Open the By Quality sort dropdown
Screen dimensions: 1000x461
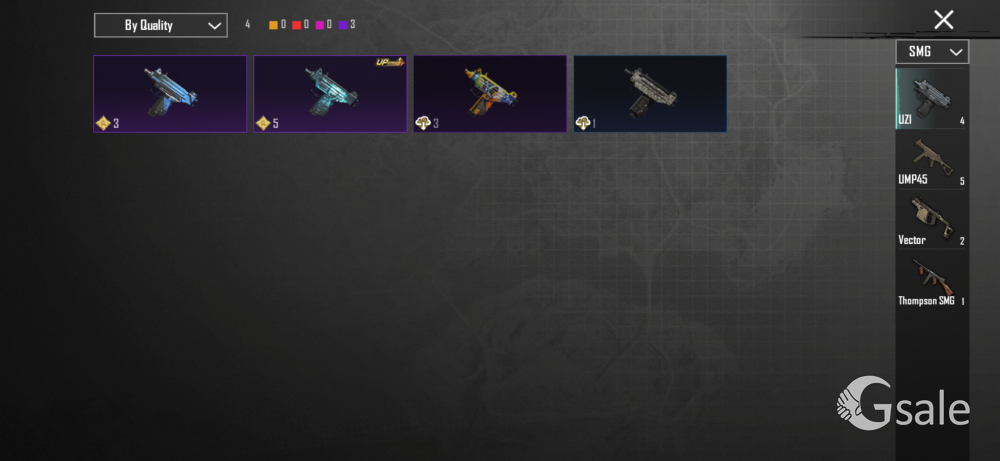point(160,25)
